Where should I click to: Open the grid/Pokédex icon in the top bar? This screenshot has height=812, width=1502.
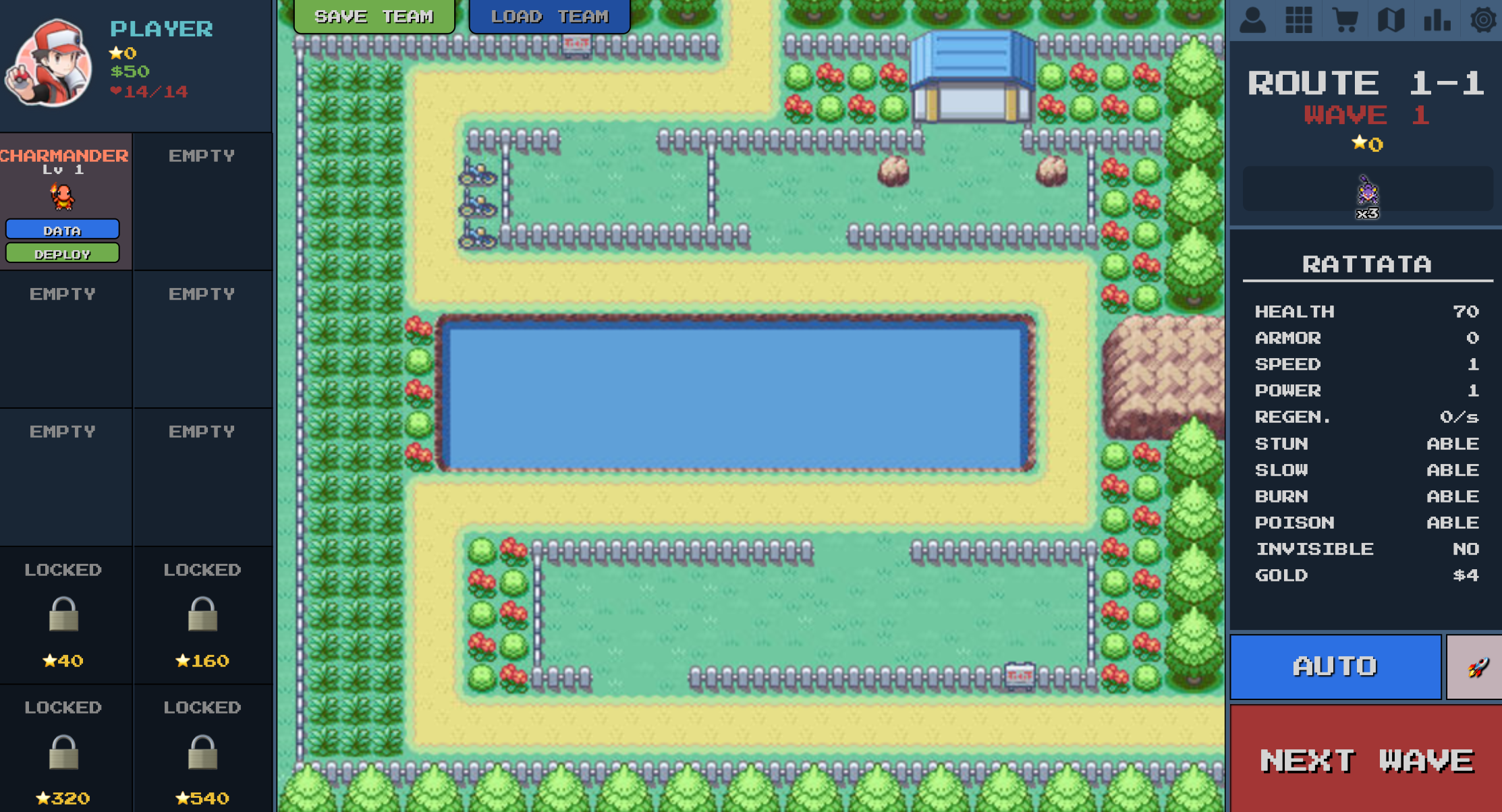1300,20
